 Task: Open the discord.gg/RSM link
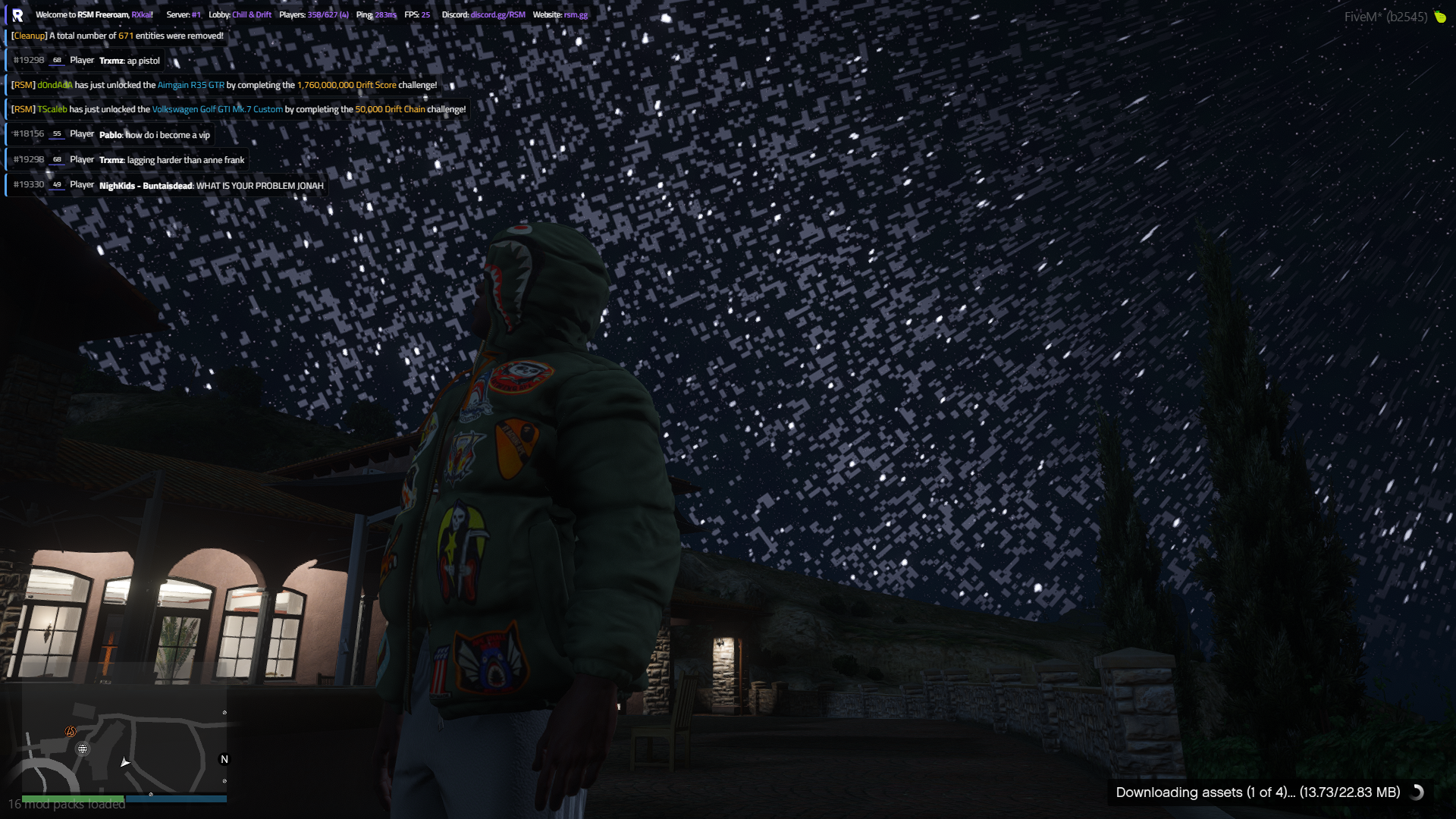click(497, 14)
